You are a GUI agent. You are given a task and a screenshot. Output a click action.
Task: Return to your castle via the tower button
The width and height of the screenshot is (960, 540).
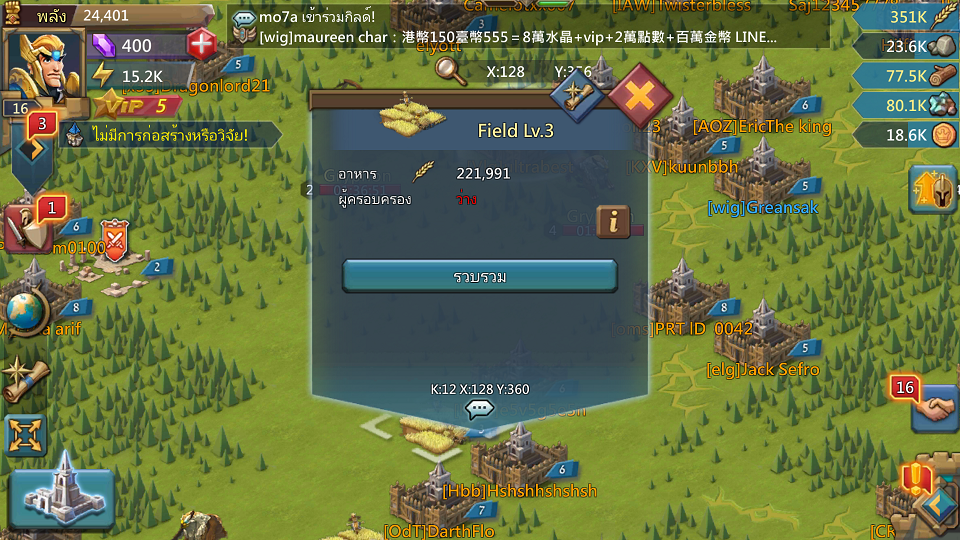click(62, 490)
